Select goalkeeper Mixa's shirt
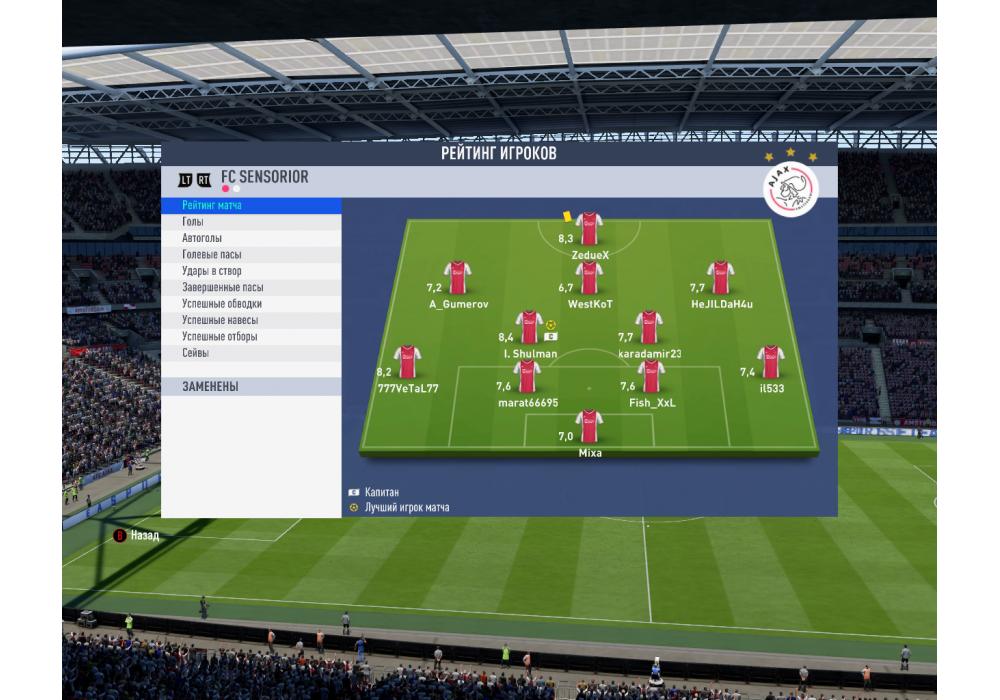Screen dimensions: 1000x700 click(x=589, y=426)
